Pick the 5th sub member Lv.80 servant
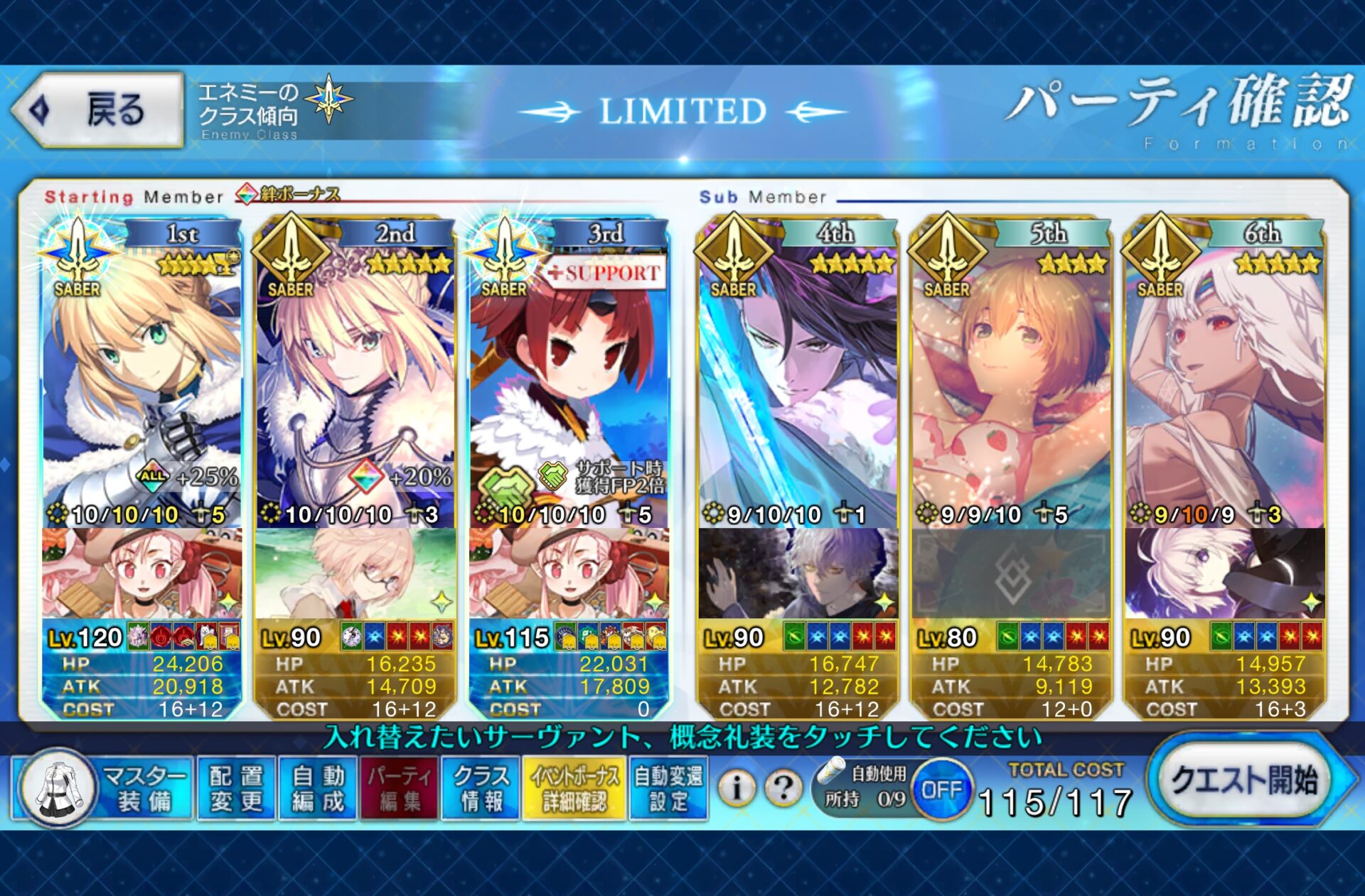Viewport: 1365px width, 896px height. [x=1011, y=384]
